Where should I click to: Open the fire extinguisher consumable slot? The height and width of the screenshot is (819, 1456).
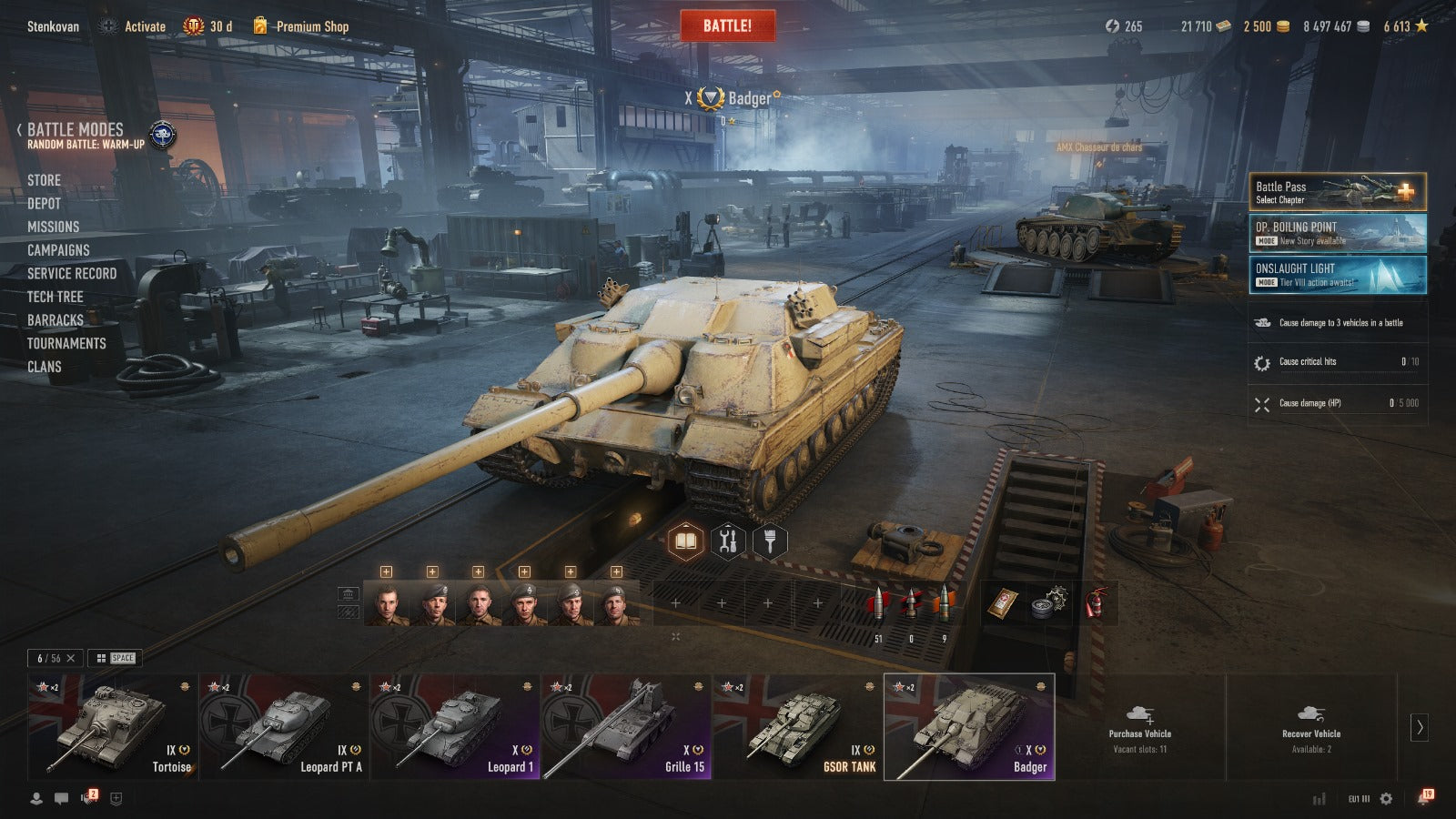(1096, 602)
